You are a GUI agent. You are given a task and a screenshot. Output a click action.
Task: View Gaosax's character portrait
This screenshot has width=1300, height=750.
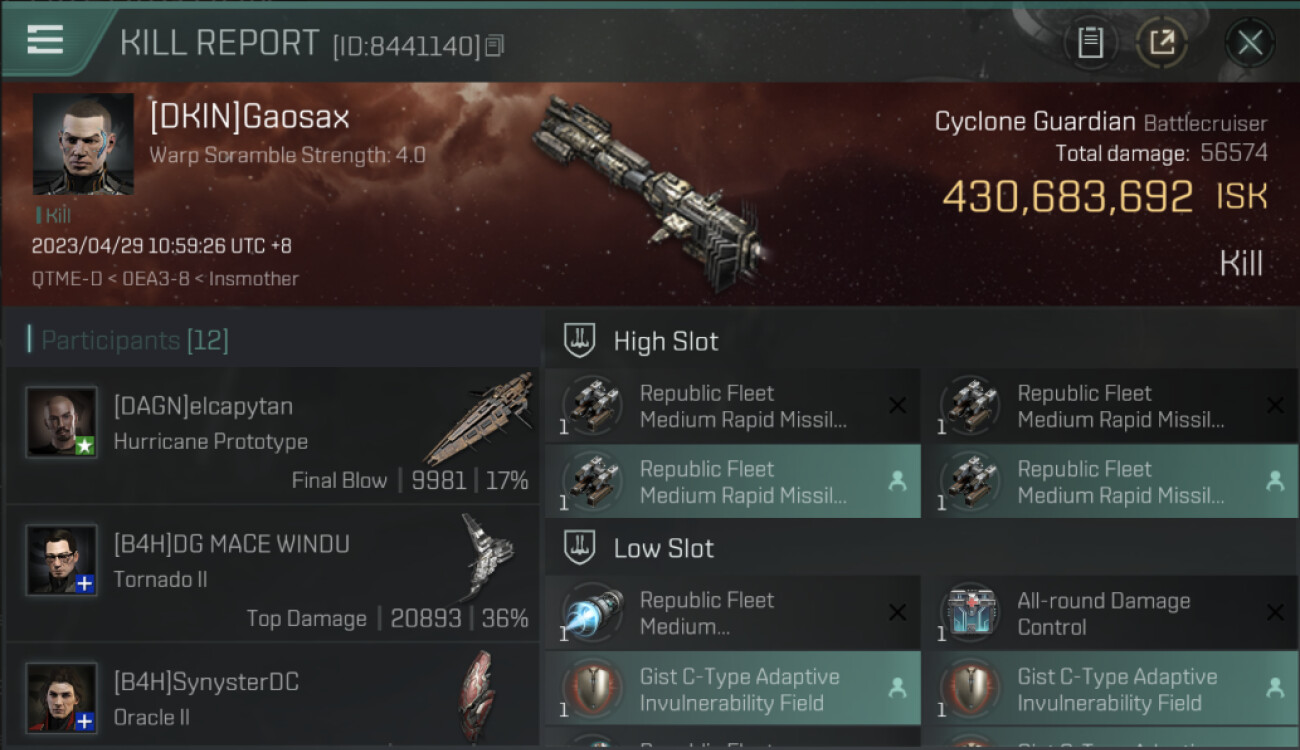[83, 144]
